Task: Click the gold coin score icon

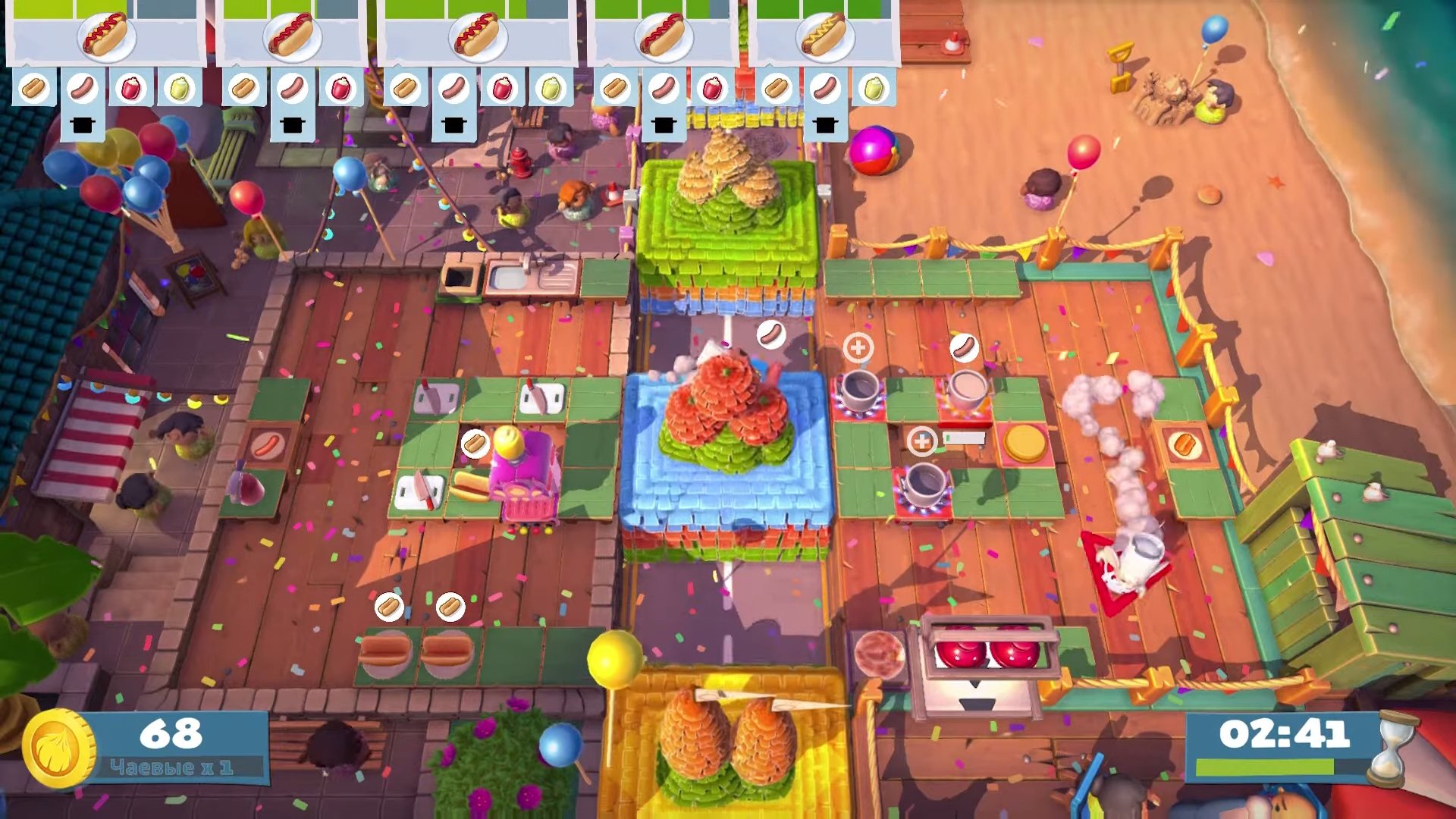Action: 58,749
